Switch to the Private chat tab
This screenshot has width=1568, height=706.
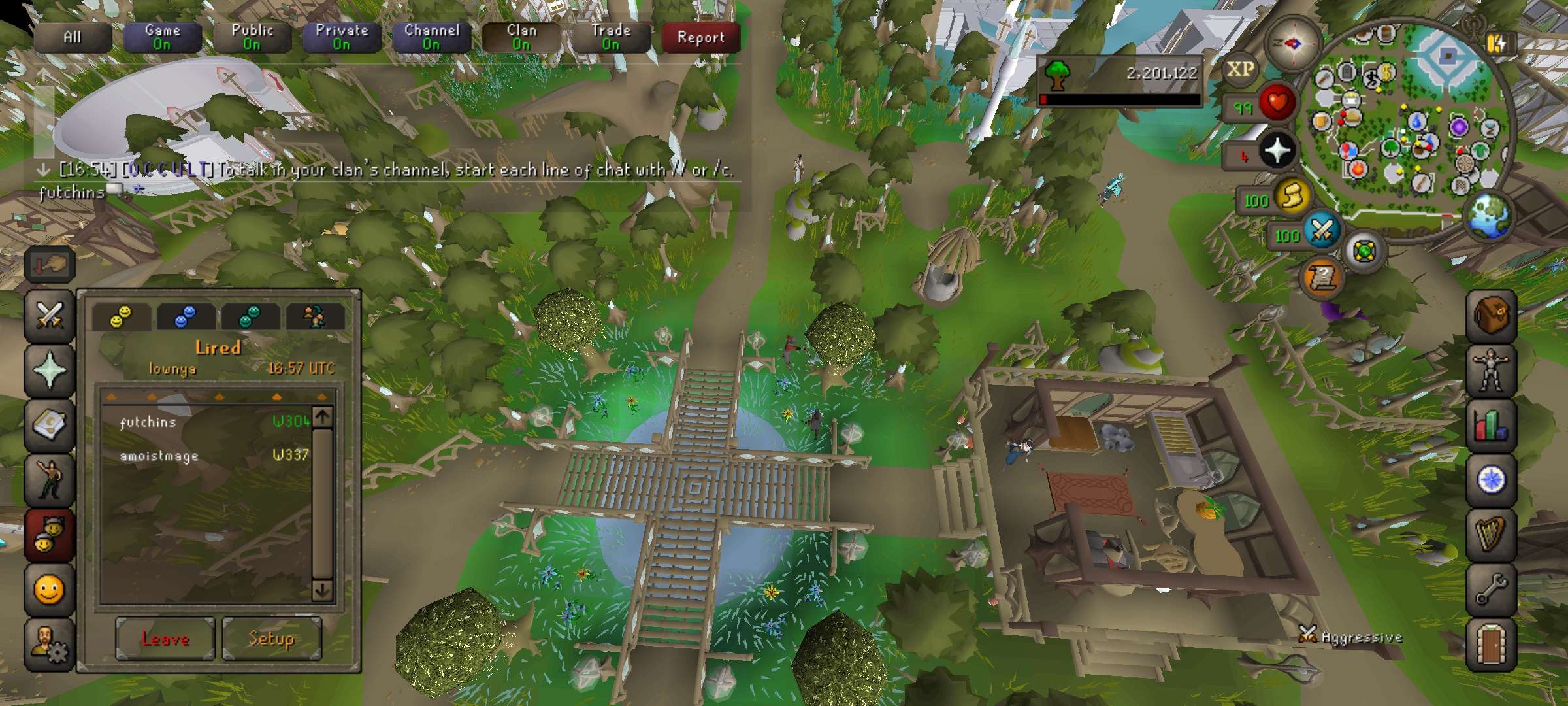[x=341, y=37]
